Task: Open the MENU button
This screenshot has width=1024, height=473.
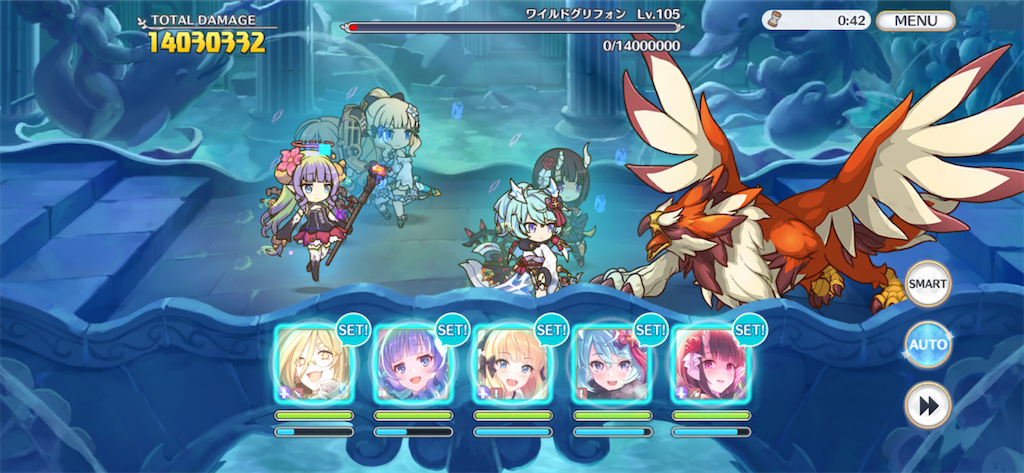Action: click(915, 20)
